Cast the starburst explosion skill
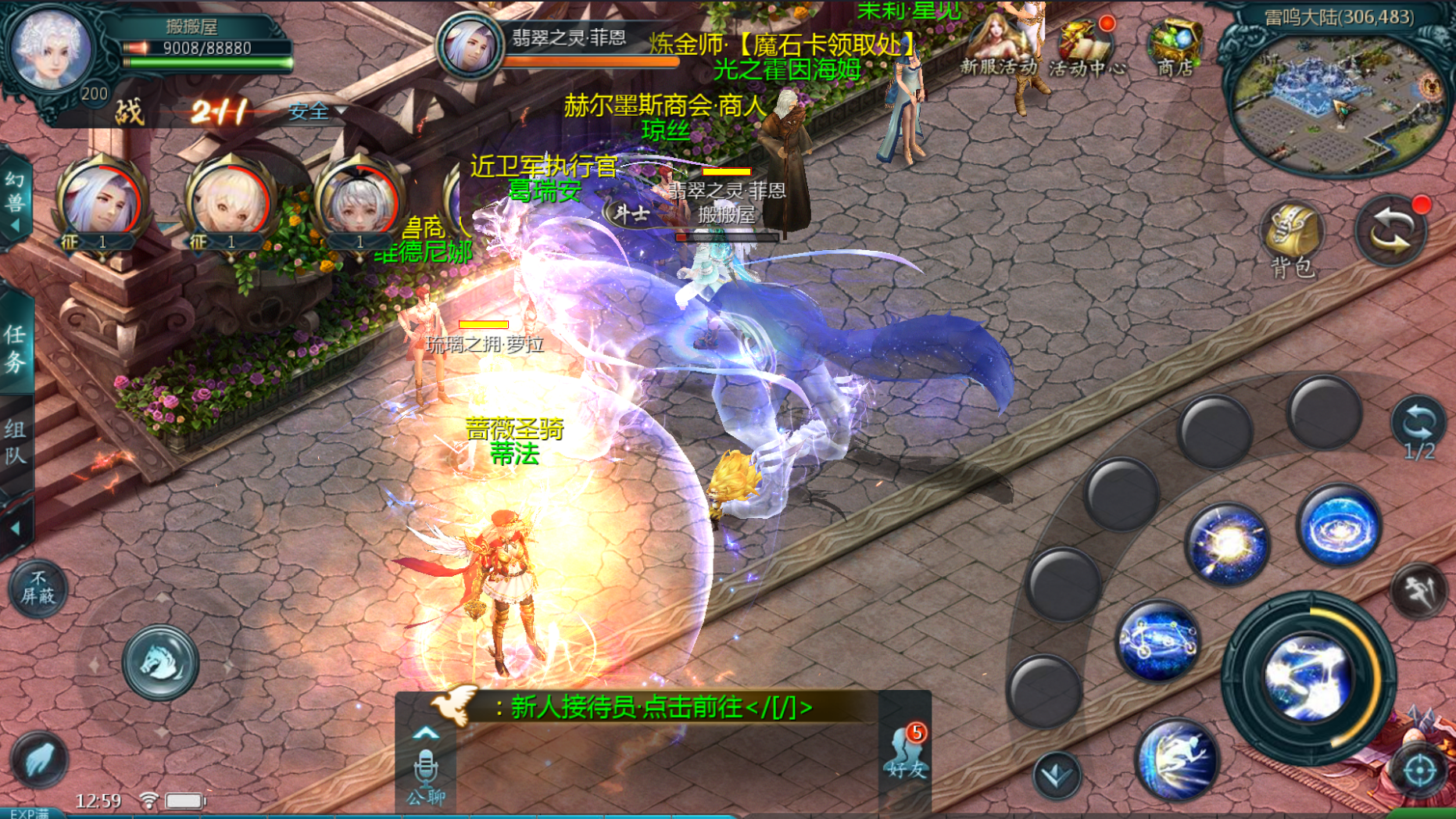 pos(1227,543)
